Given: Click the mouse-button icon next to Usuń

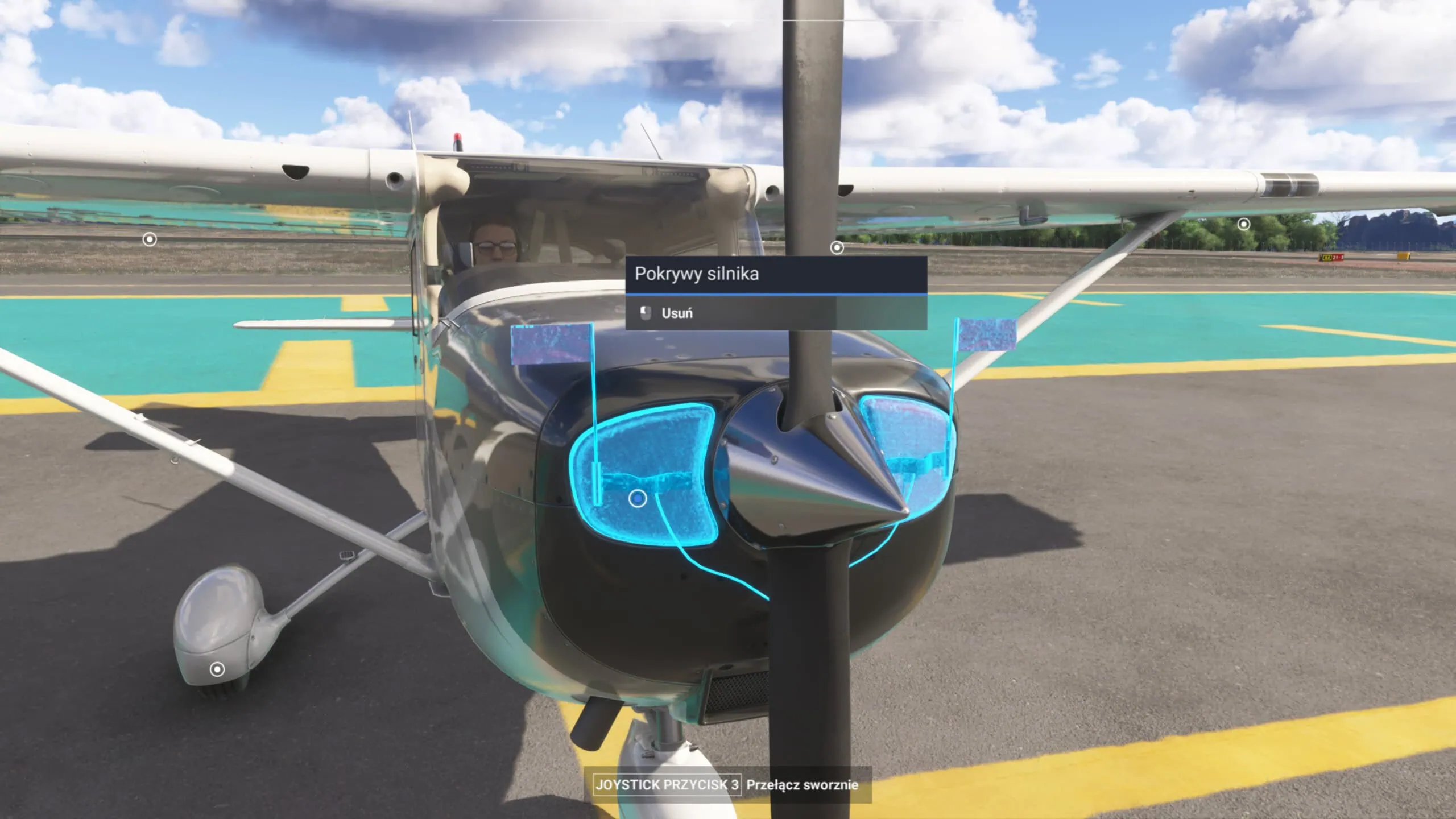Looking at the screenshot, I should click(x=646, y=313).
